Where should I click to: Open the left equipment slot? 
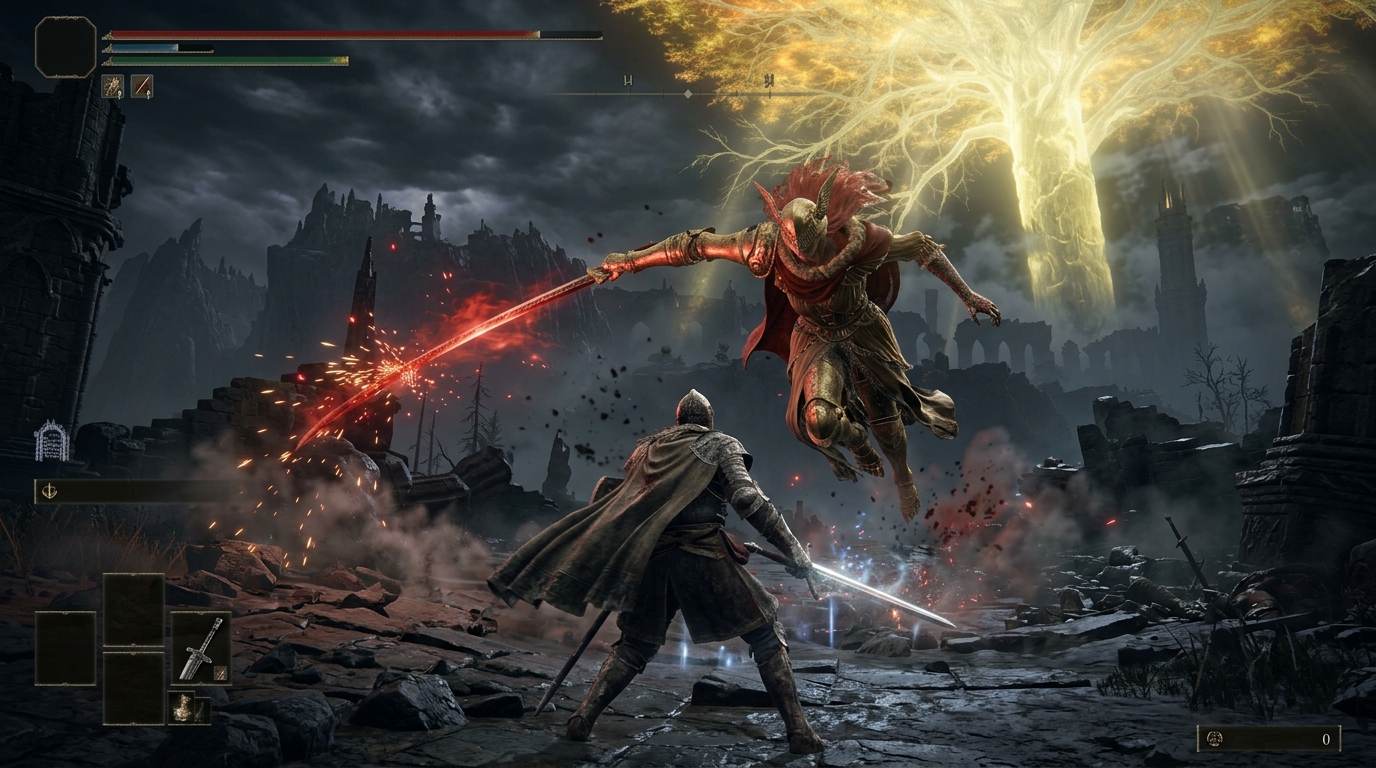coord(66,648)
